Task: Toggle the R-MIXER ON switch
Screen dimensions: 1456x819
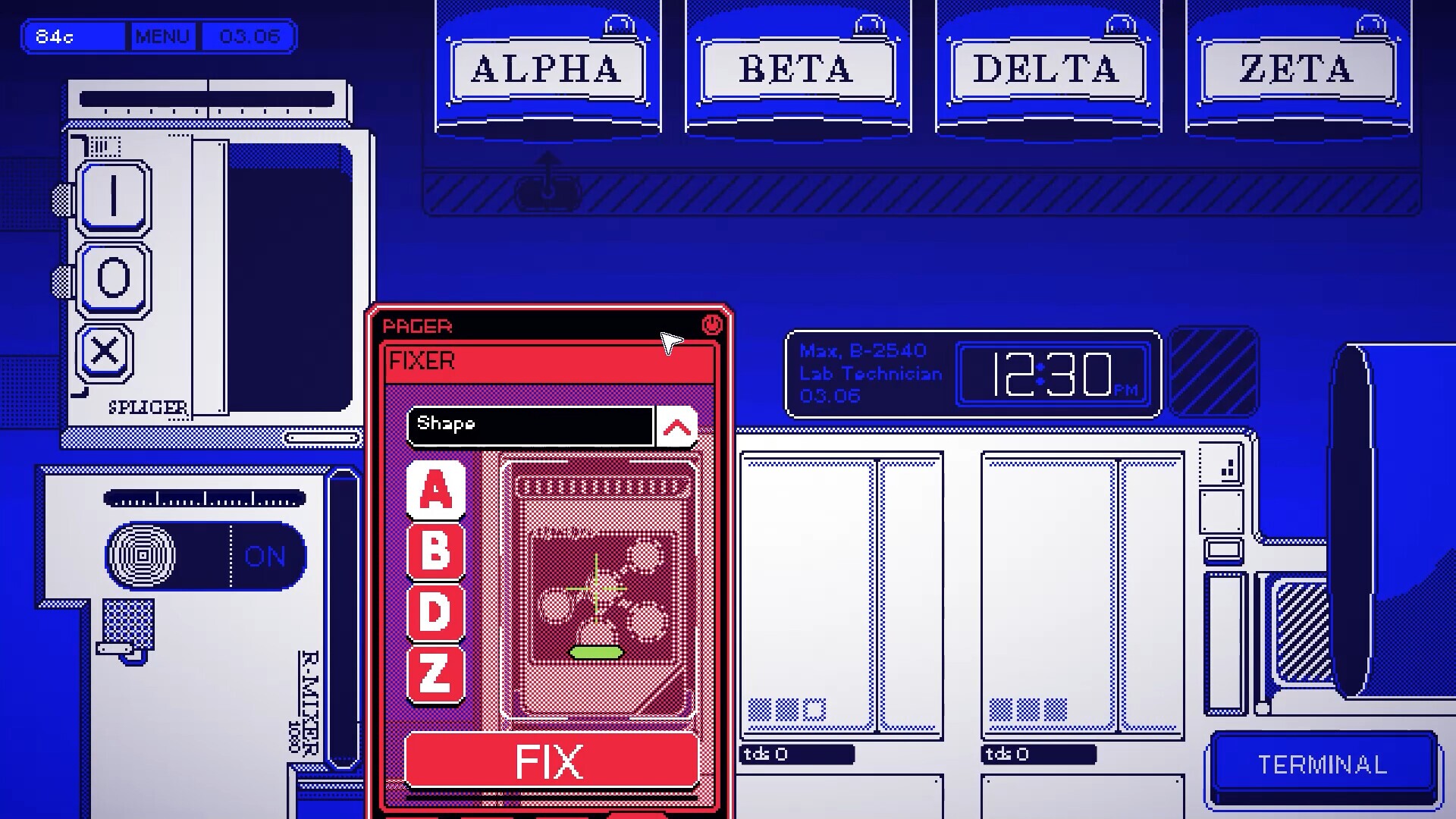Action: pos(263,556)
